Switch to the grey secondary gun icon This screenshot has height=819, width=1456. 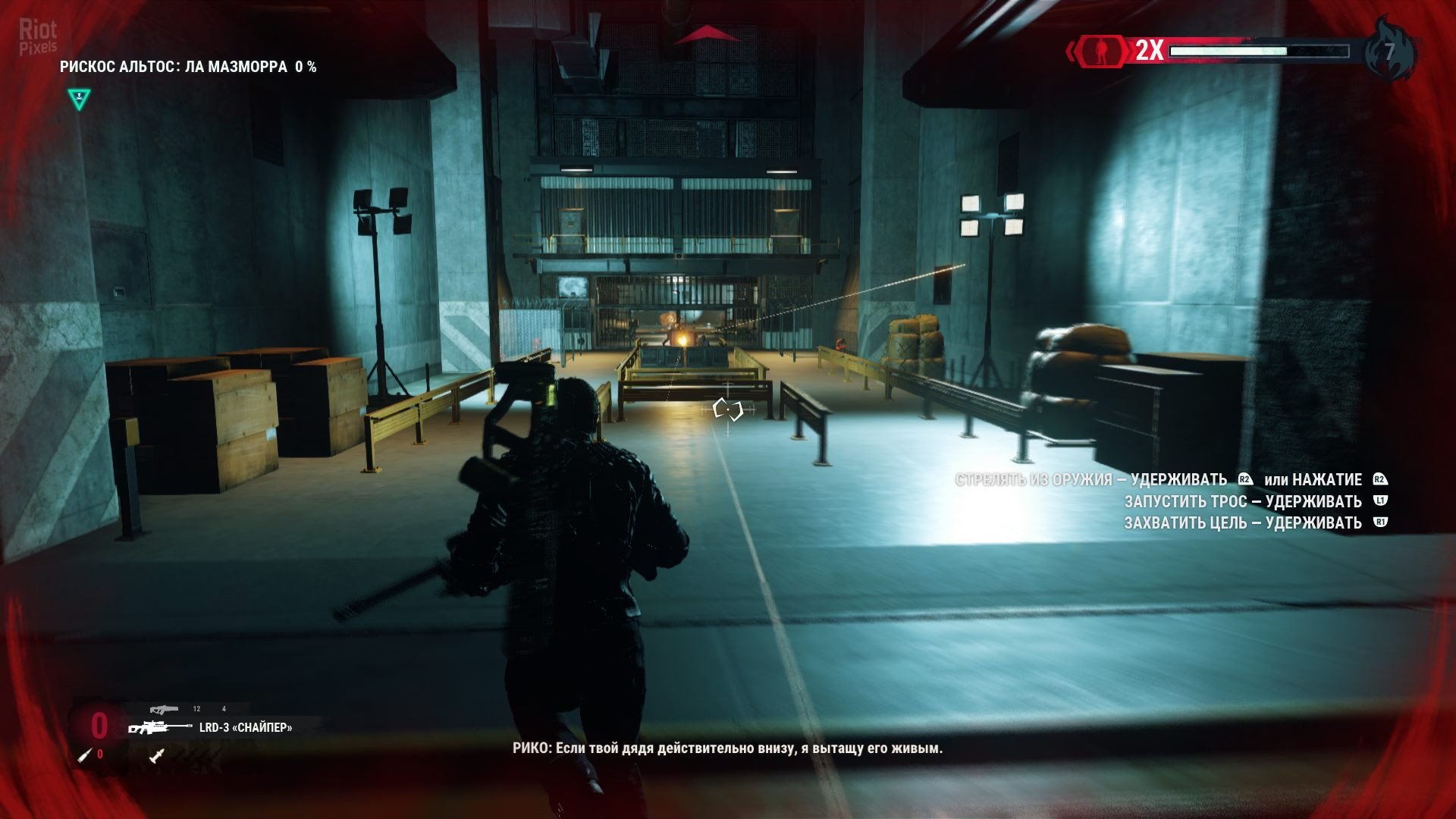164,710
